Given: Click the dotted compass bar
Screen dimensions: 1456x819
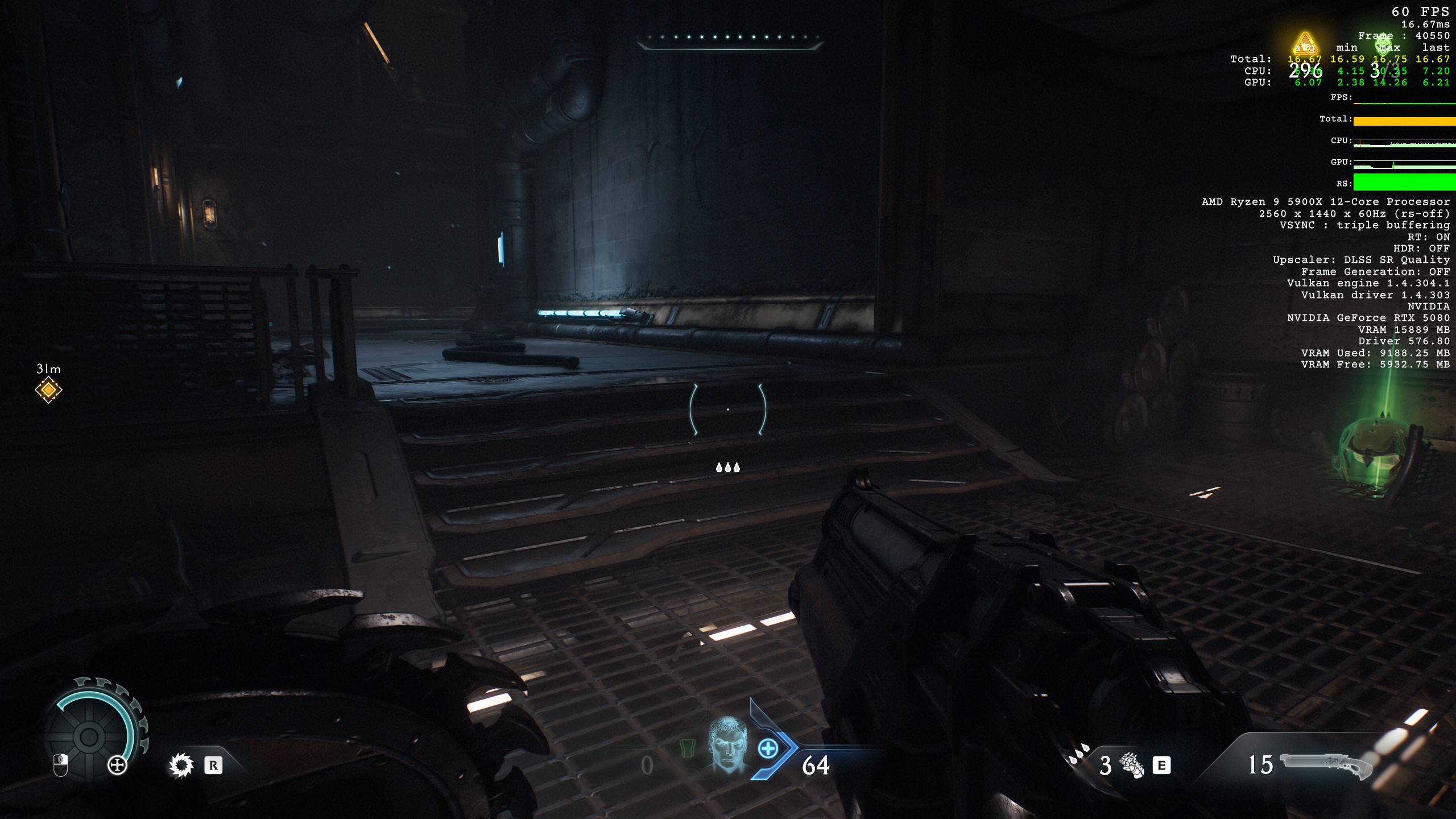Looking at the screenshot, I should [729, 39].
